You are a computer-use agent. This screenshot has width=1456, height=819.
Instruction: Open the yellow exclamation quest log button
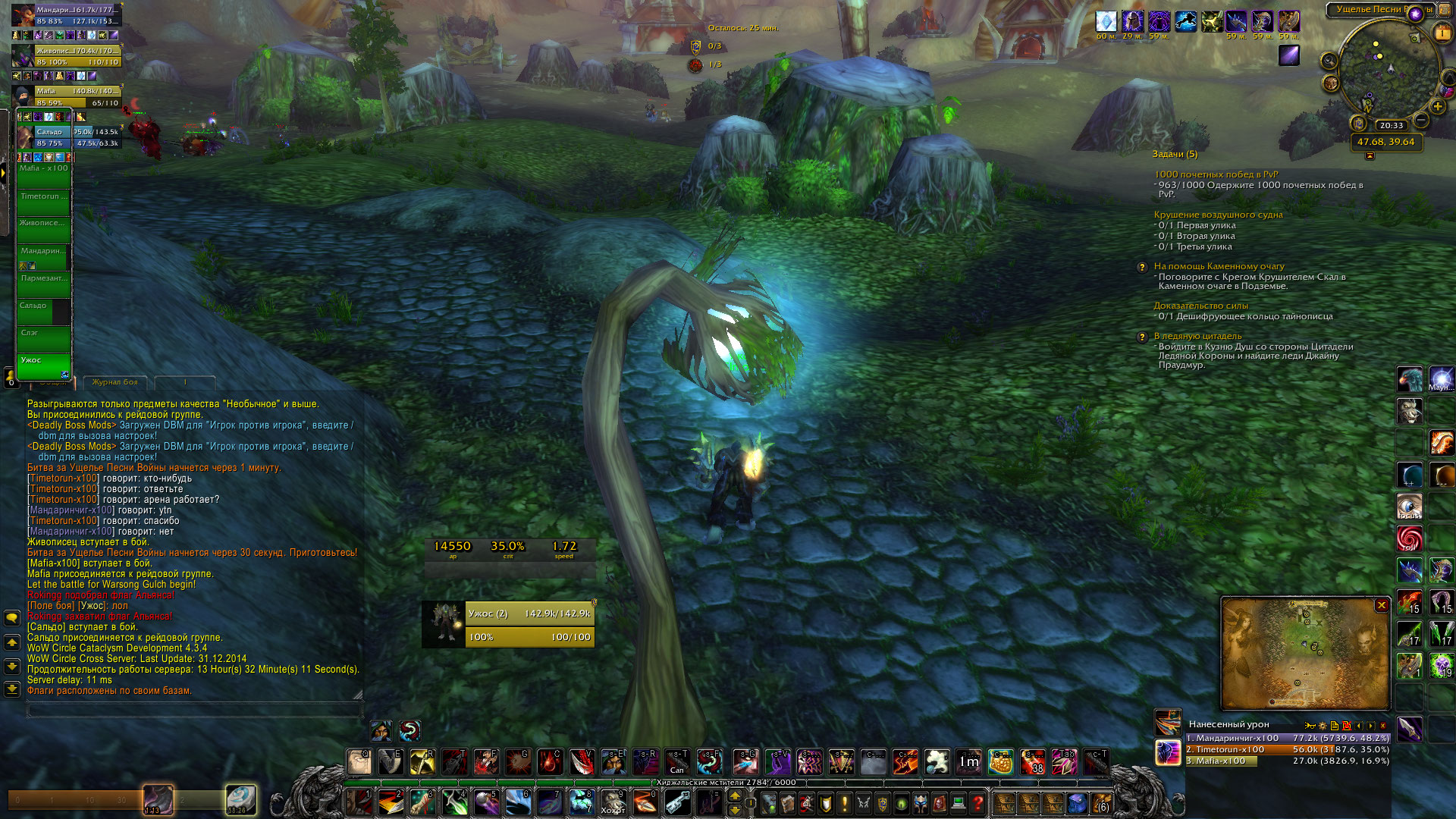pyautogui.click(x=845, y=802)
